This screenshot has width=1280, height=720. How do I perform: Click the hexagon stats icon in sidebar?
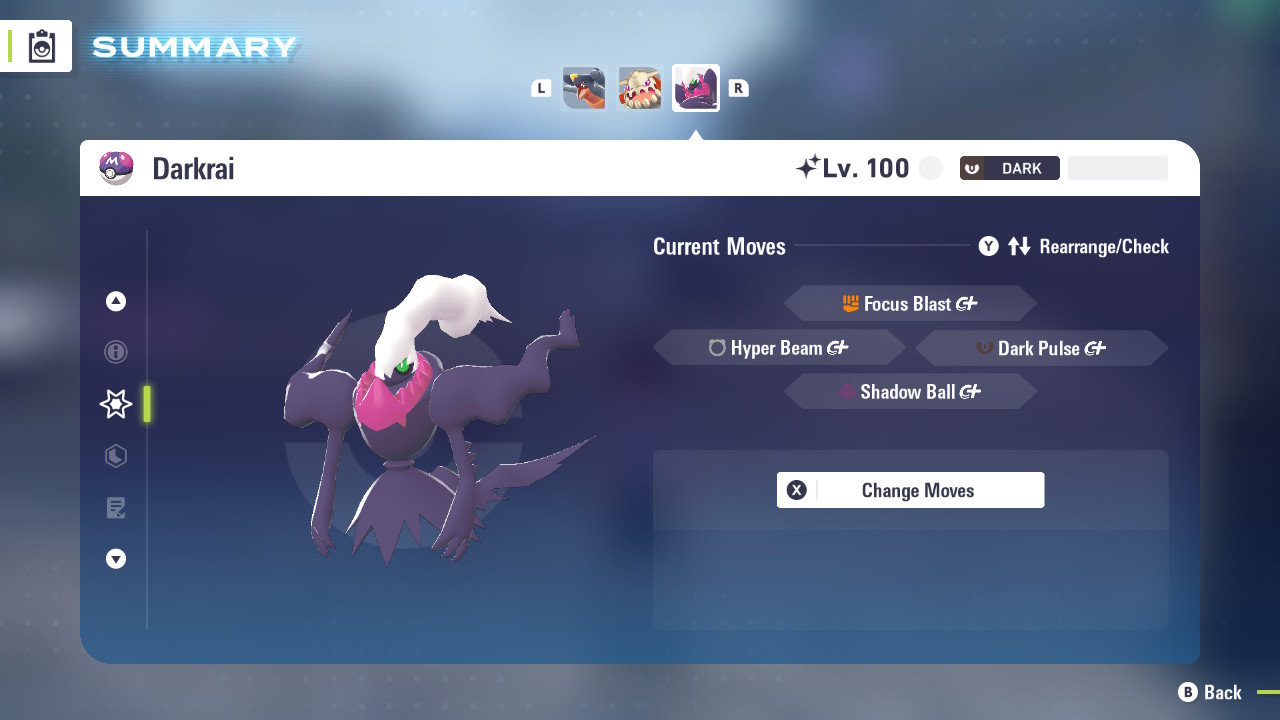pos(115,456)
